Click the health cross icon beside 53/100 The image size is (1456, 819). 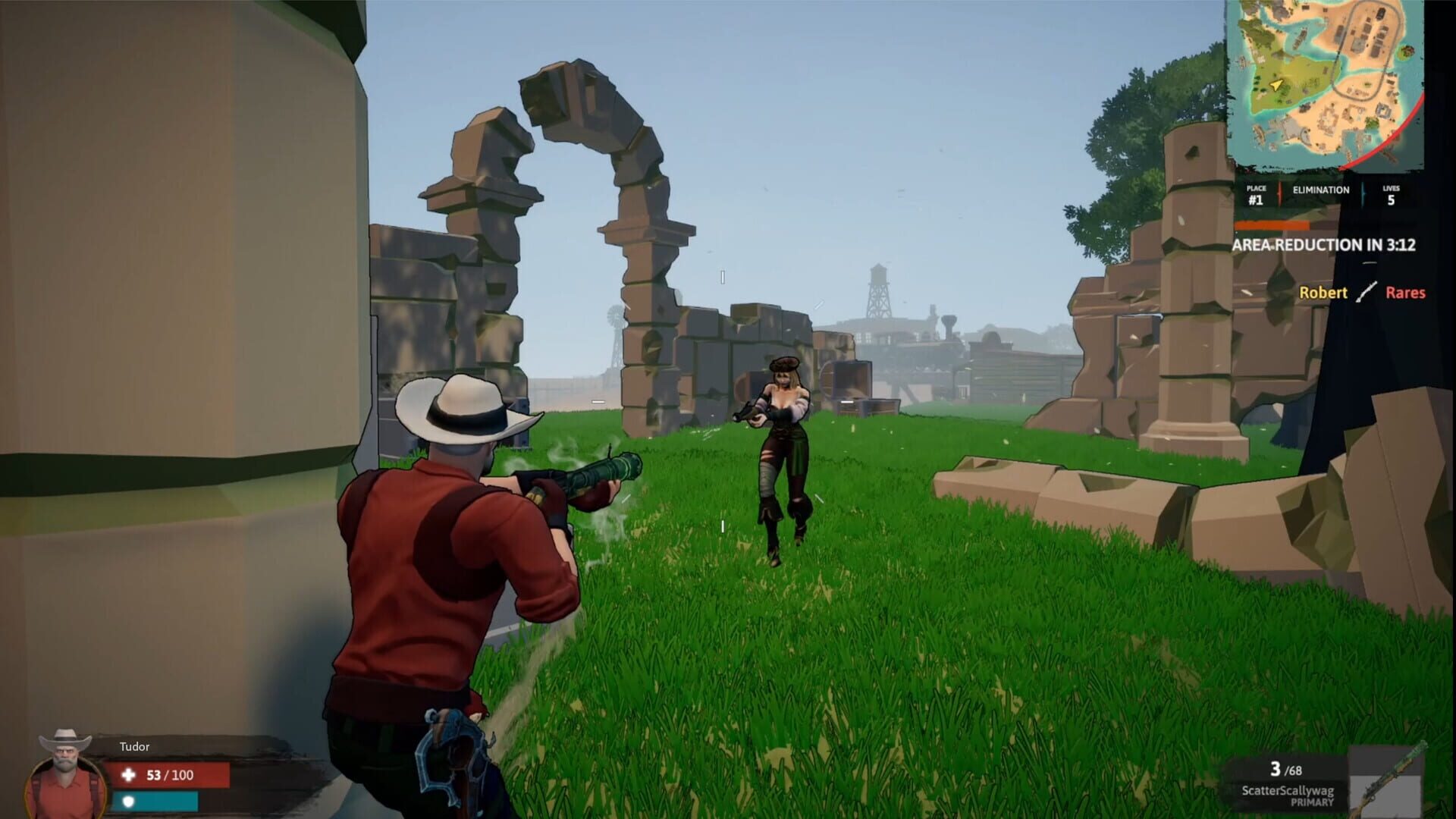(x=129, y=775)
